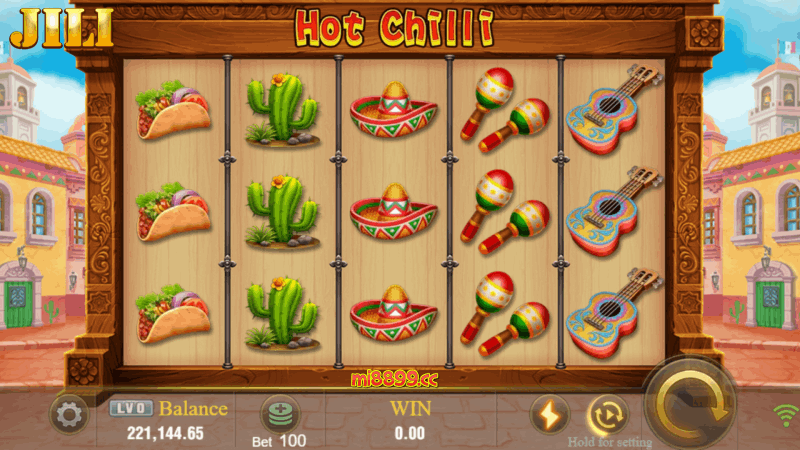Activate the auto-spin button

click(x=606, y=414)
